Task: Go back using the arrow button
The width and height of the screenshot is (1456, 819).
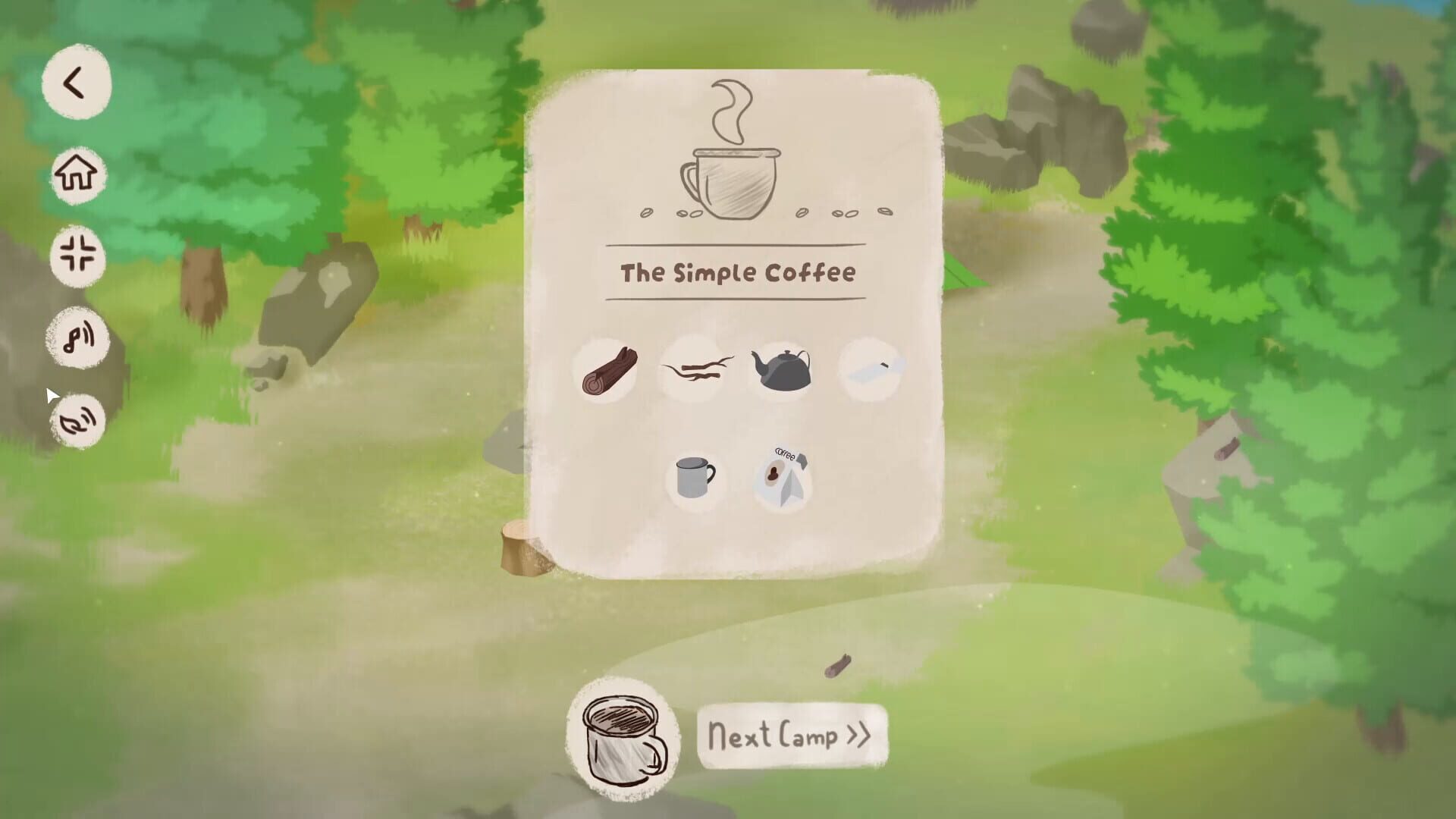Action: (76, 83)
